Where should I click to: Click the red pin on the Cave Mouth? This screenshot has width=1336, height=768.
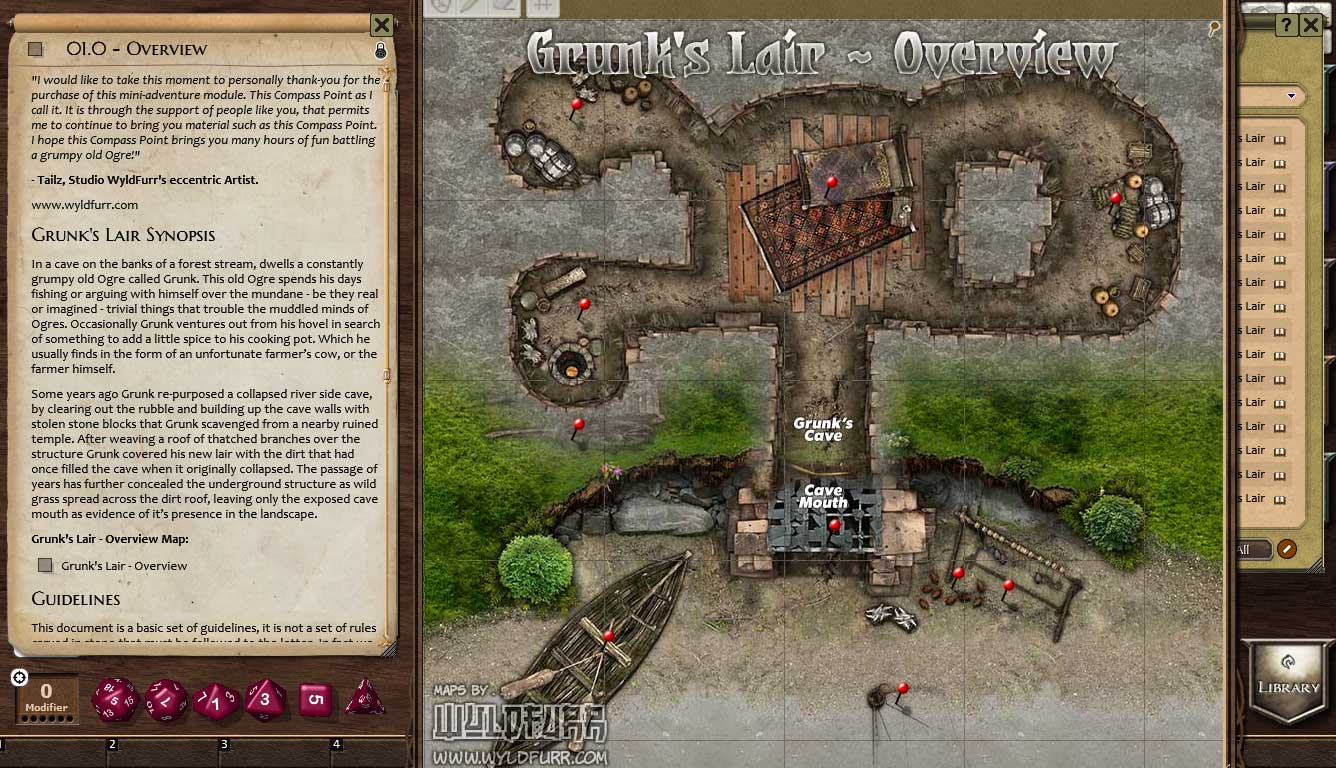pos(835,525)
